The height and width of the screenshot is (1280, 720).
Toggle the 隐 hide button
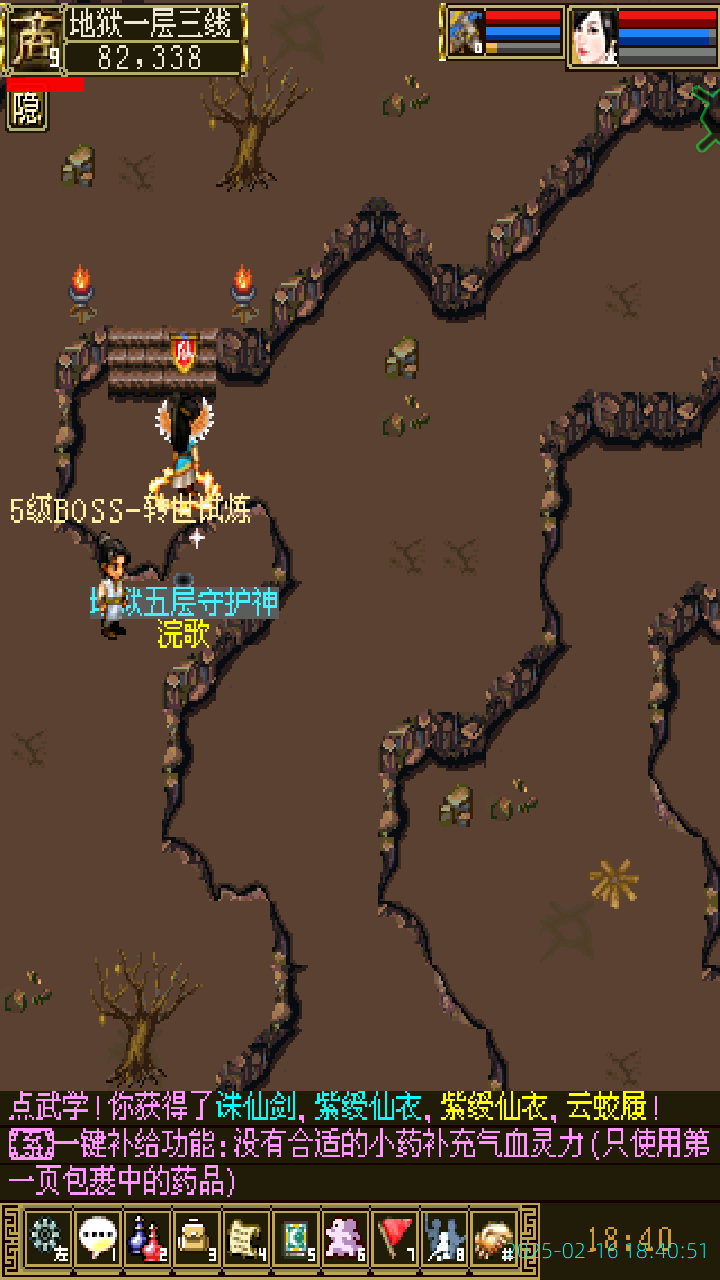(28, 110)
